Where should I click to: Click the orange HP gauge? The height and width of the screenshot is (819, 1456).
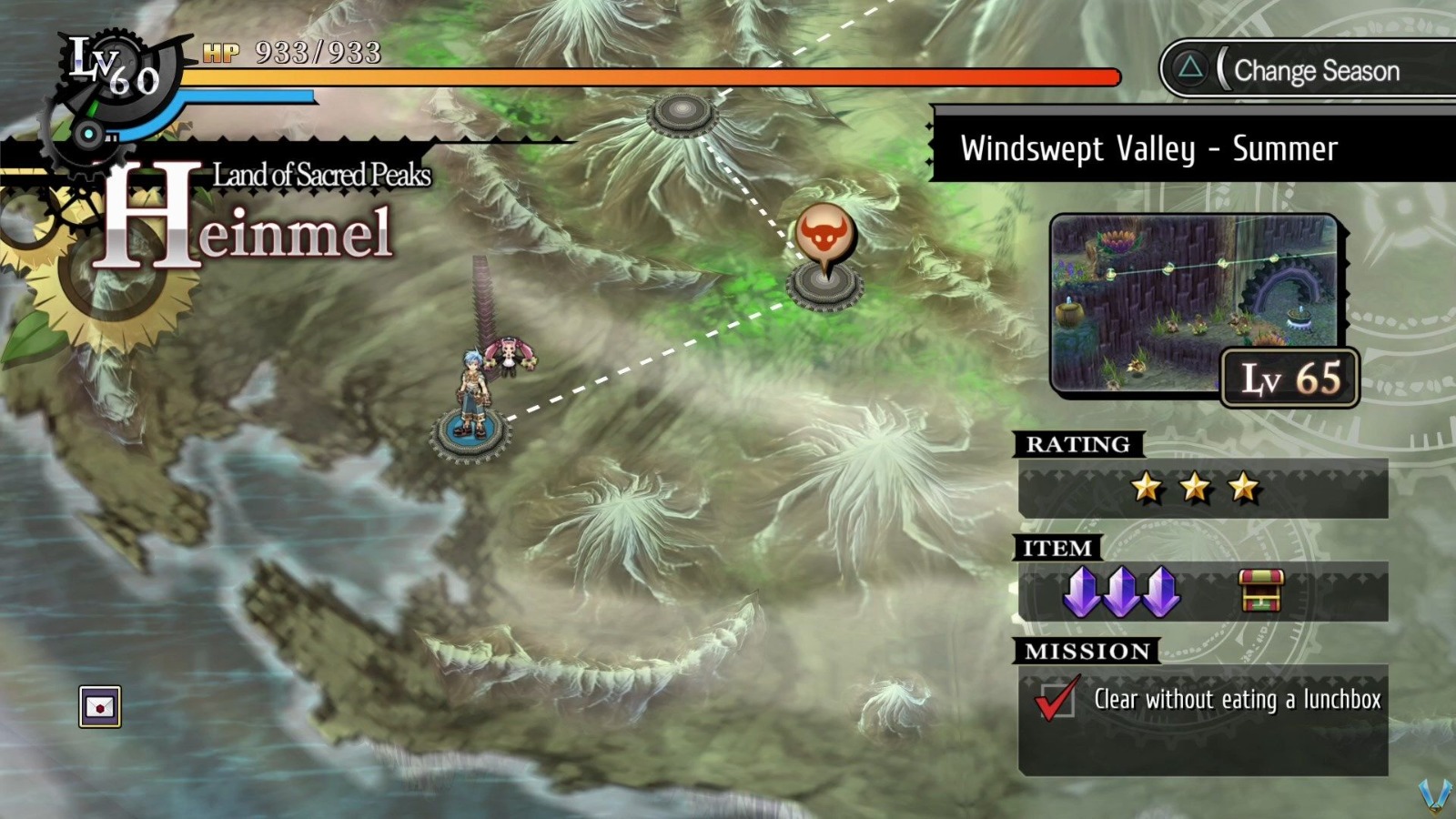tap(637, 76)
